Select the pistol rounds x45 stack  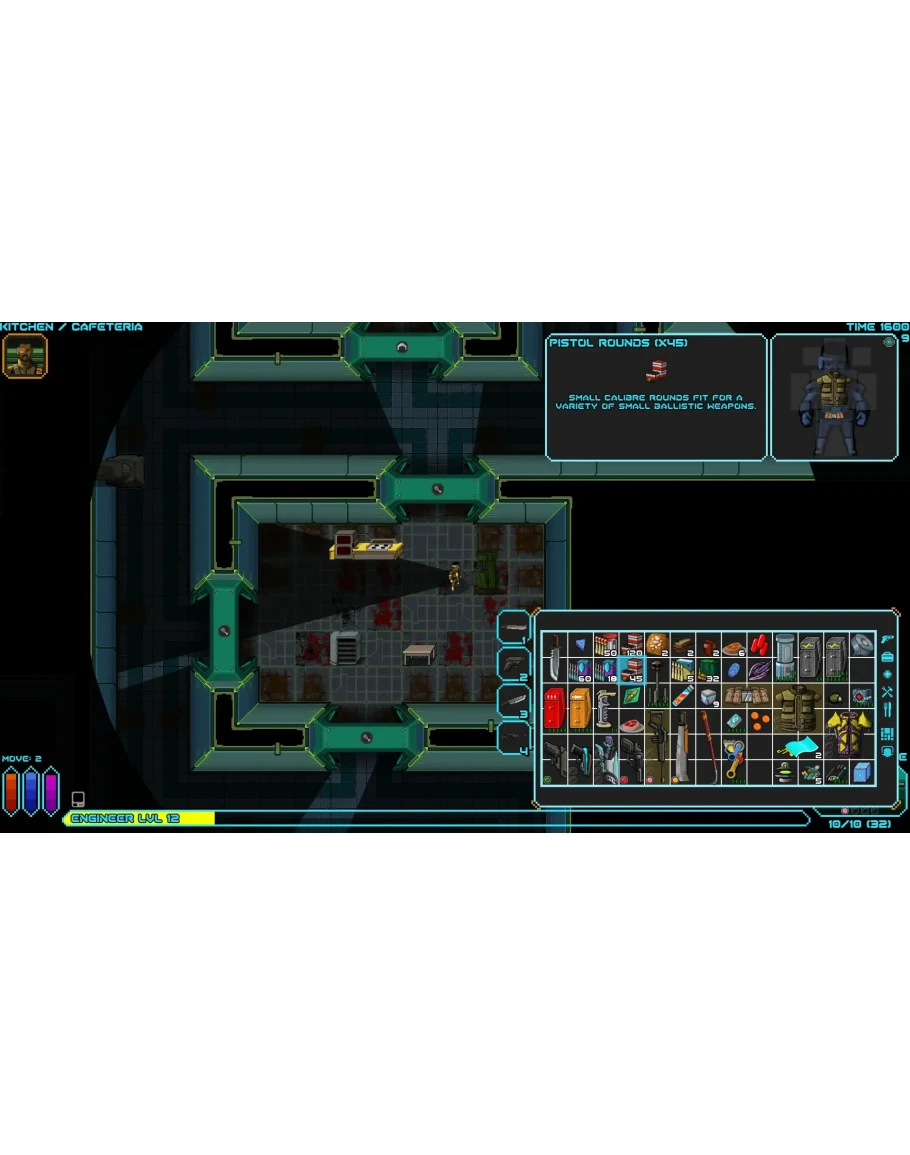pos(632,669)
